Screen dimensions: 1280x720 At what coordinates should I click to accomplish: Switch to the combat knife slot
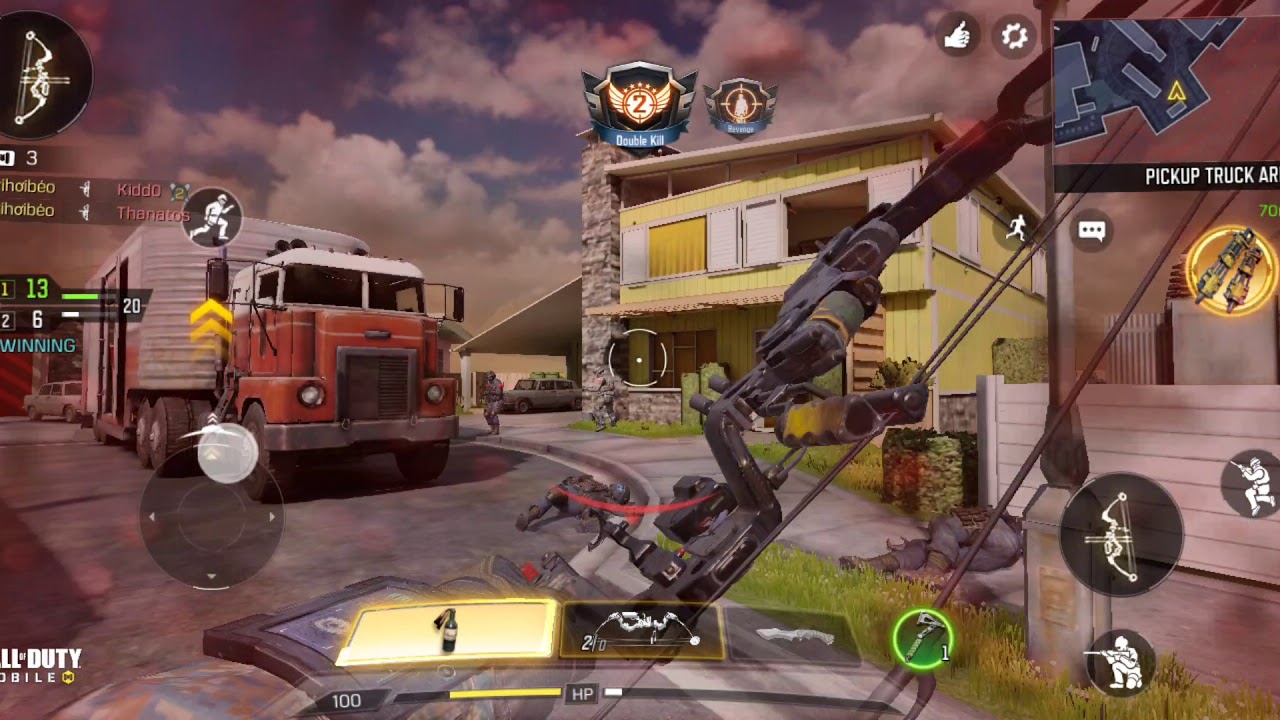(x=795, y=635)
